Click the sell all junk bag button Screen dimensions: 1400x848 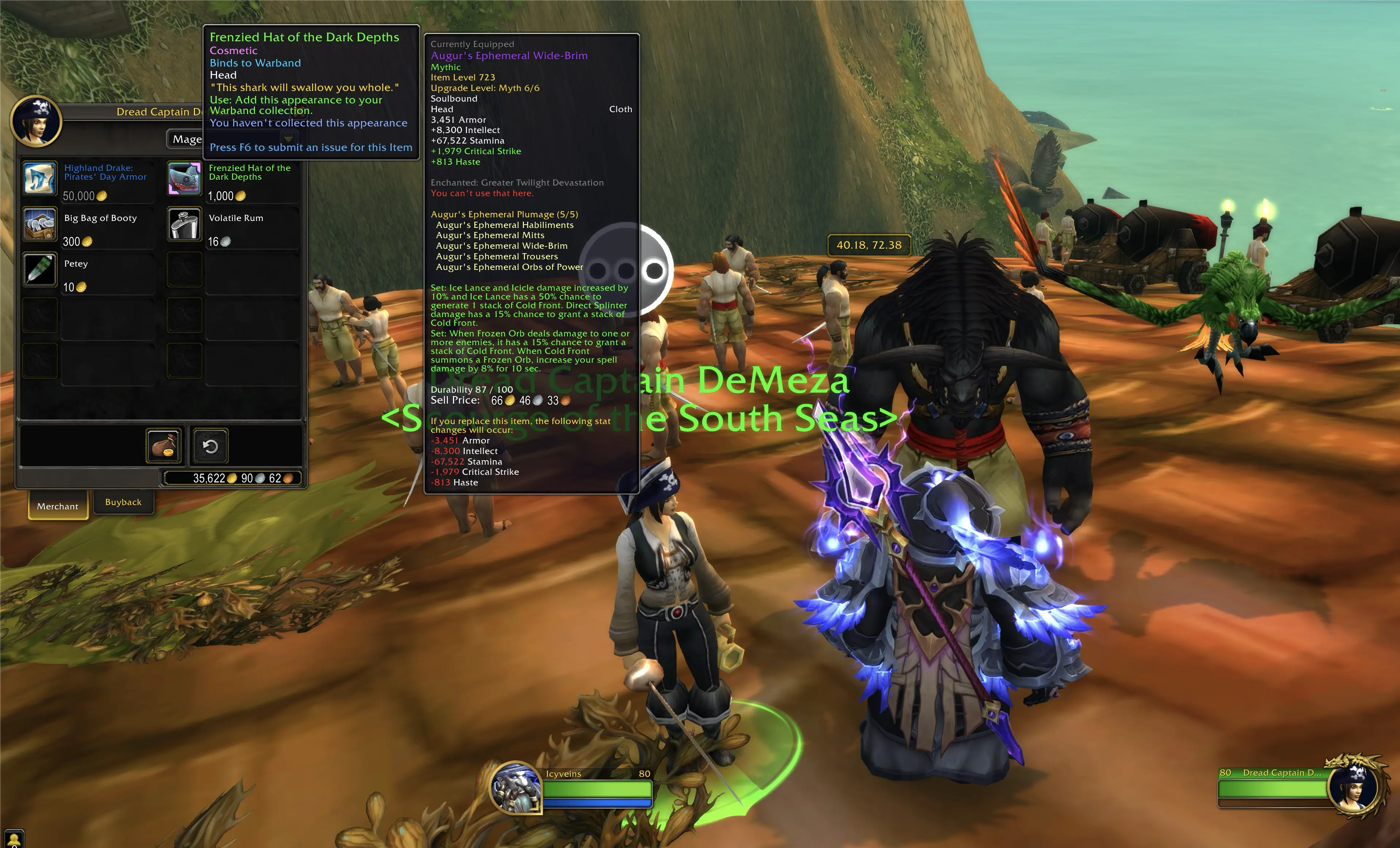[x=164, y=446]
